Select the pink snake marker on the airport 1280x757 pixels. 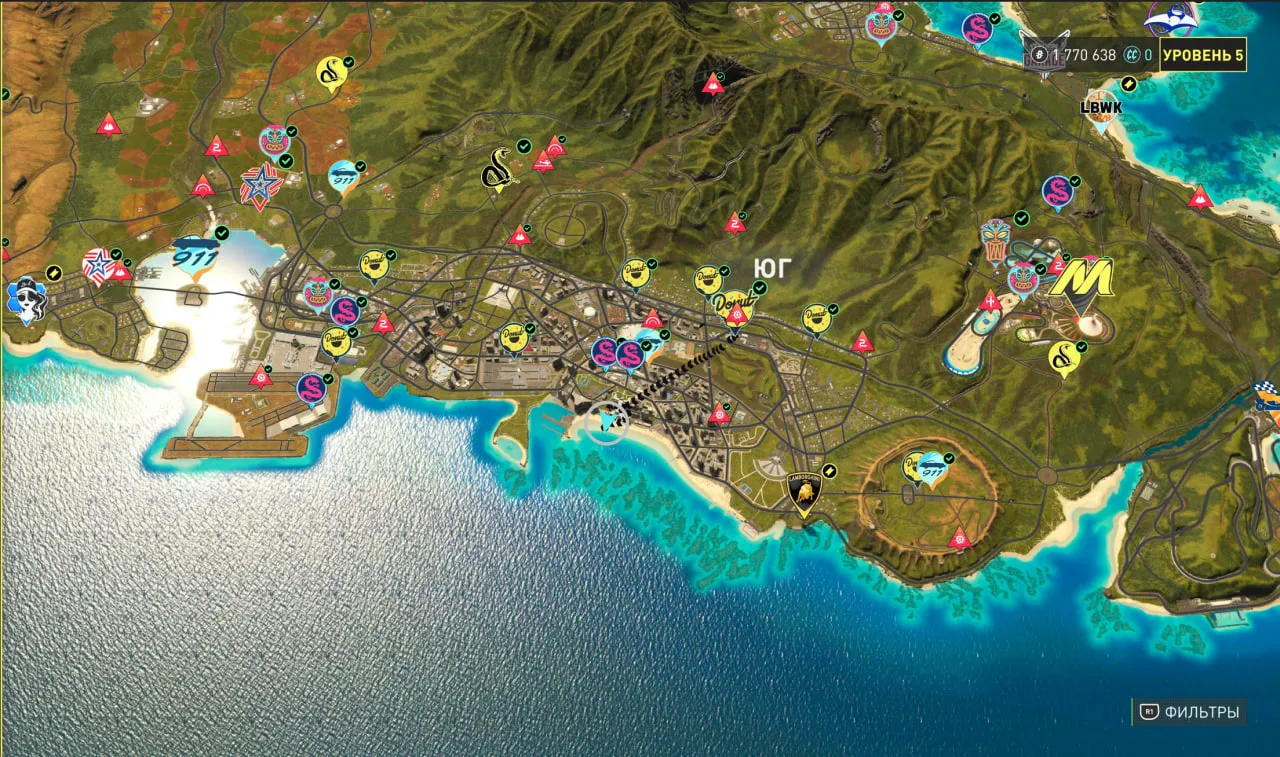311,389
